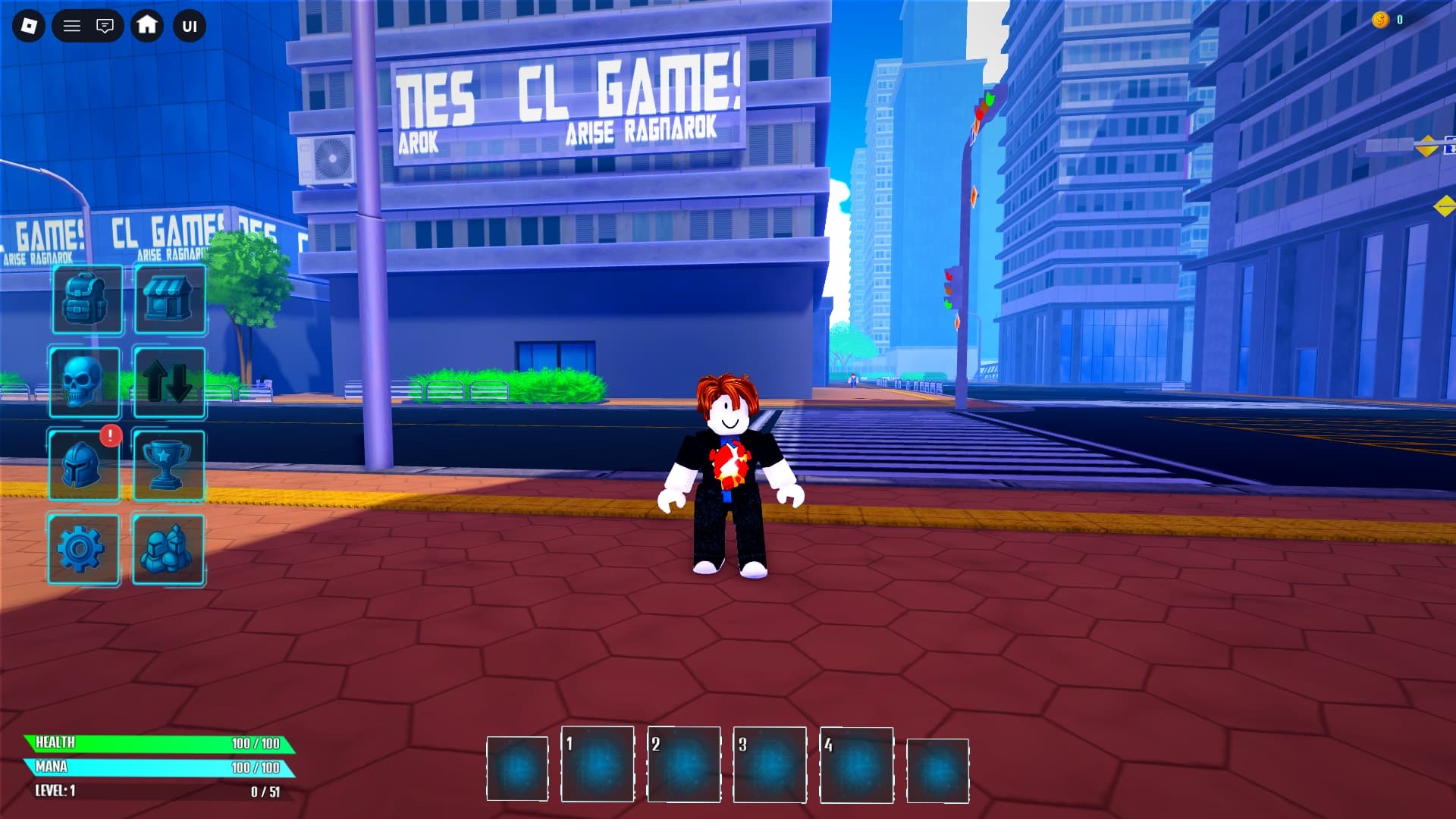Click the home button

tap(147, 27)
